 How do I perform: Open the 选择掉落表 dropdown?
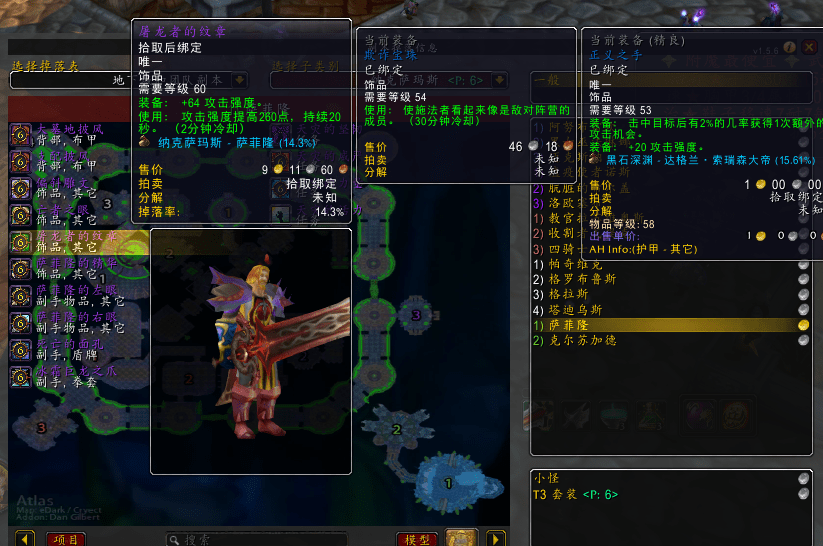pyautogui.click(x=241, y=79)
